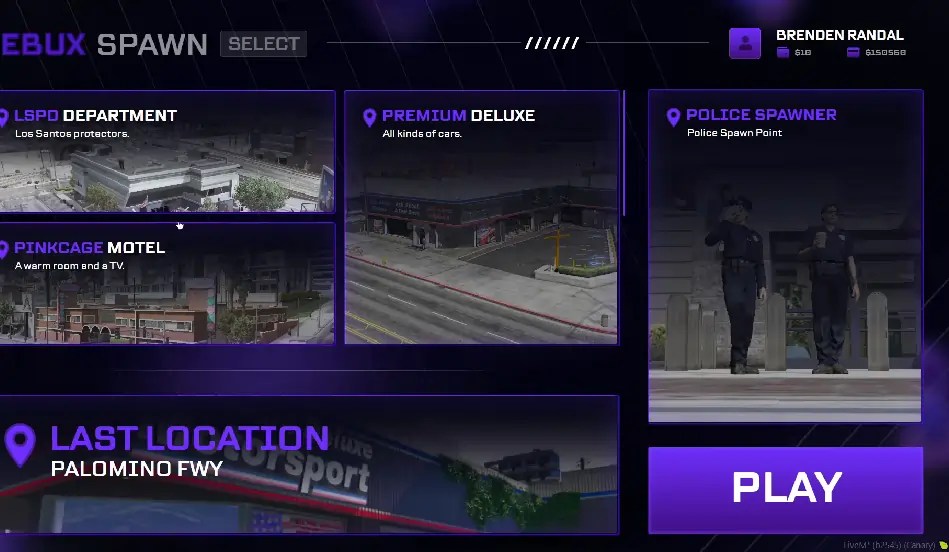Image resolution: width=949 pixels, height=552 pixels.
Task: Select the Pinkcage Motel spawn card
Action: 166,283
